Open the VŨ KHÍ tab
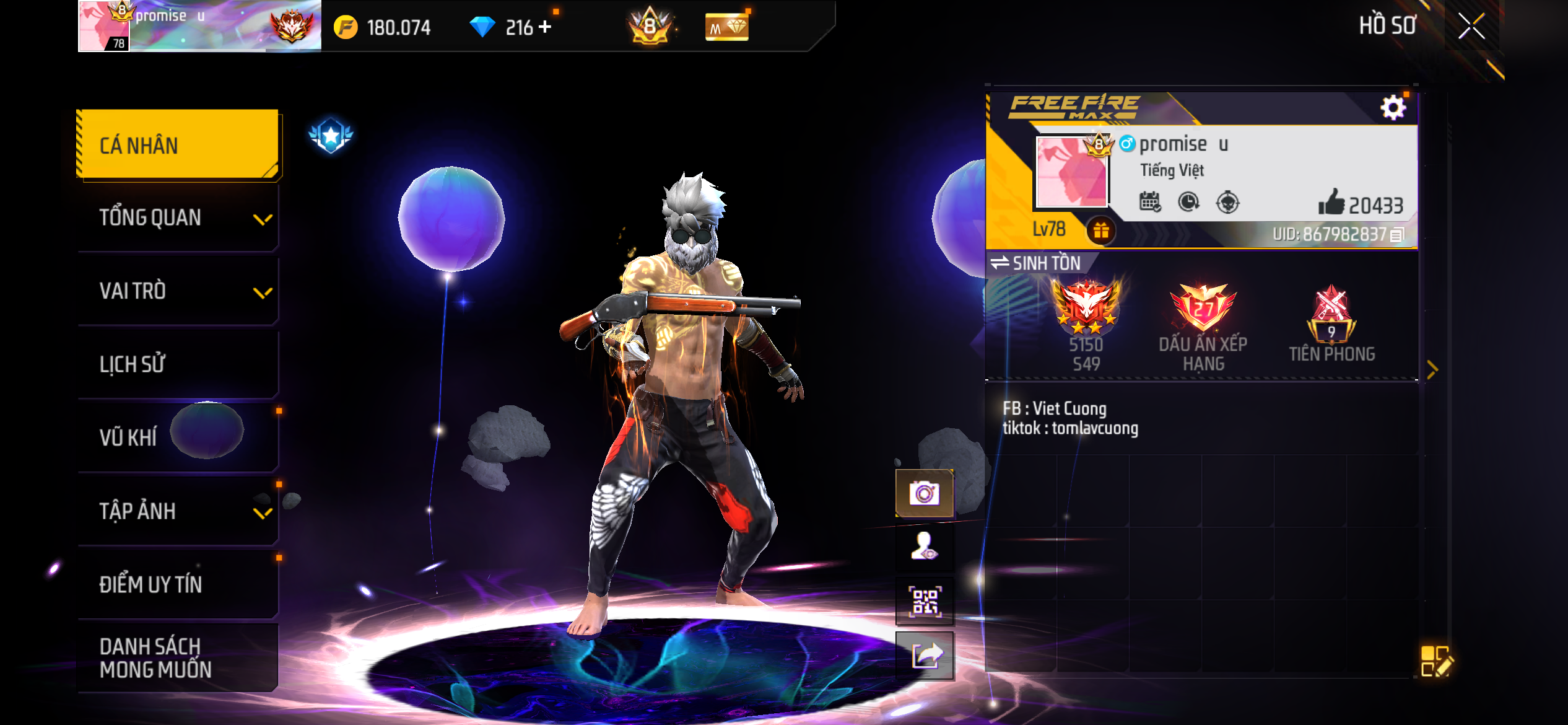 [x=178, y=437]
